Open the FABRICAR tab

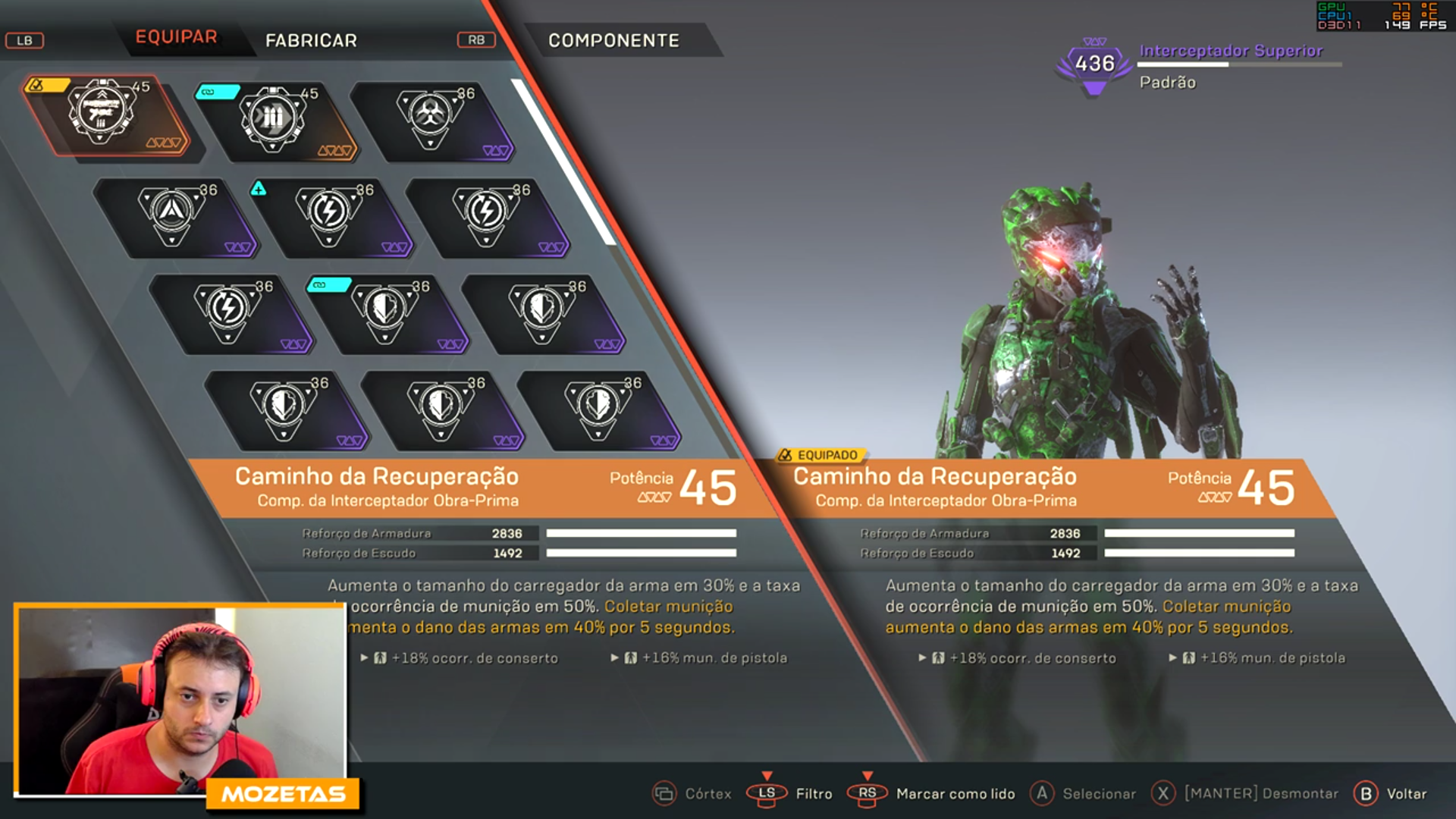click(x=311, y=40)
